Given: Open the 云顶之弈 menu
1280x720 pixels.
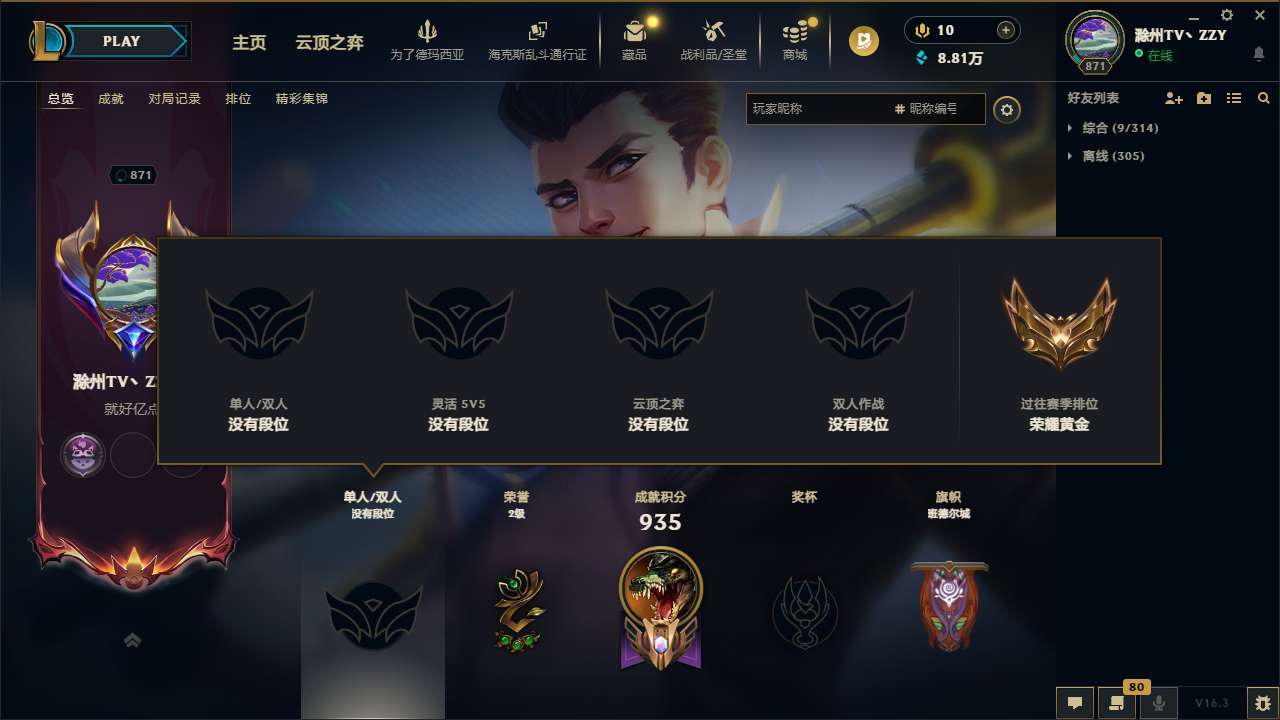Looking at the screenshot, I should tap(327, 42).
